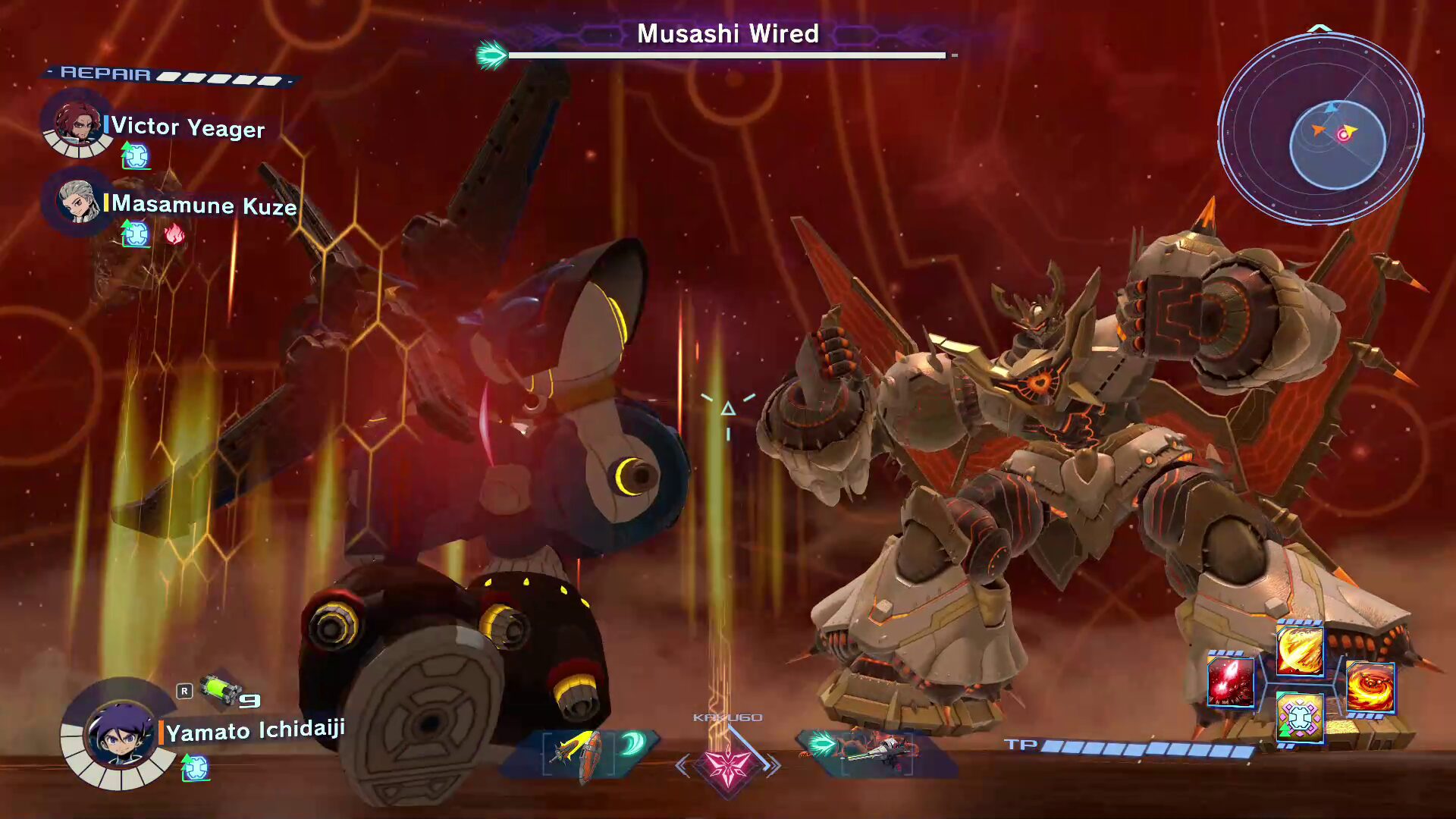Activate the armor buff skill with green arrows
Image resolution: width=1456 pixels, height=819 pixels.
click(1300, 717)
